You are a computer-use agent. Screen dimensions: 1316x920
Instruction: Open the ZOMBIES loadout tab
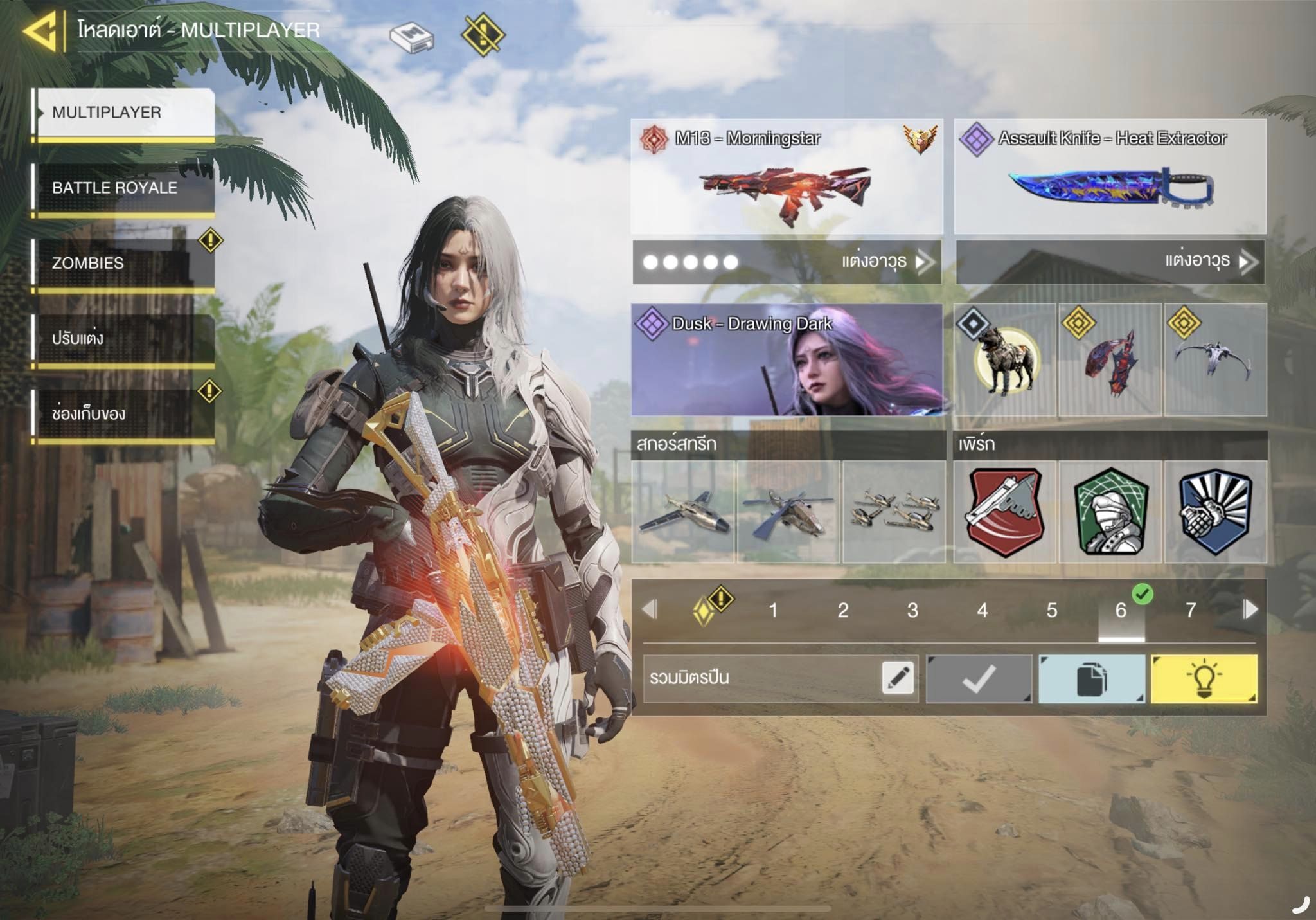coord(124,263)
